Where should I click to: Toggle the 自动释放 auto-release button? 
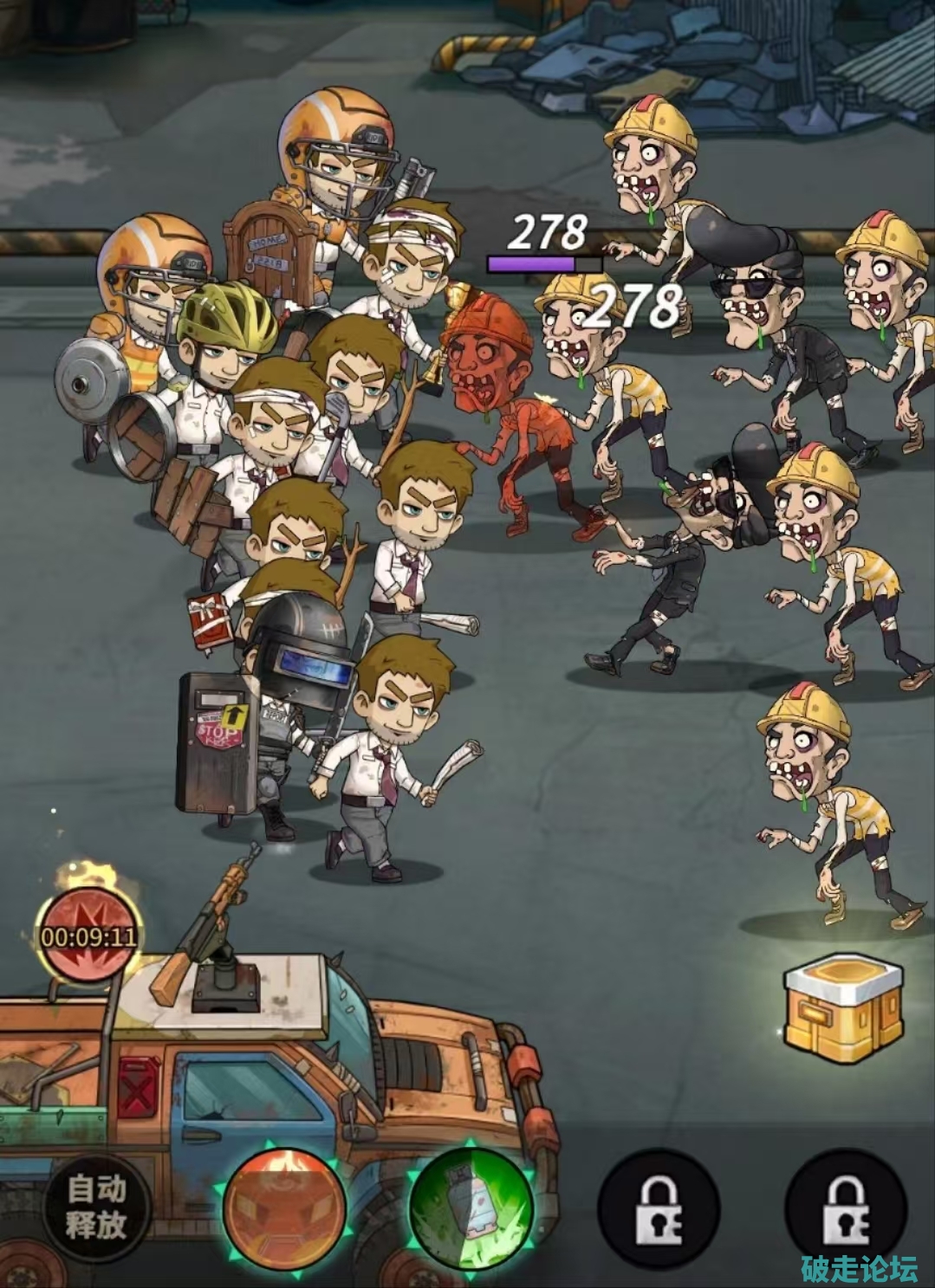[97, 1206]
